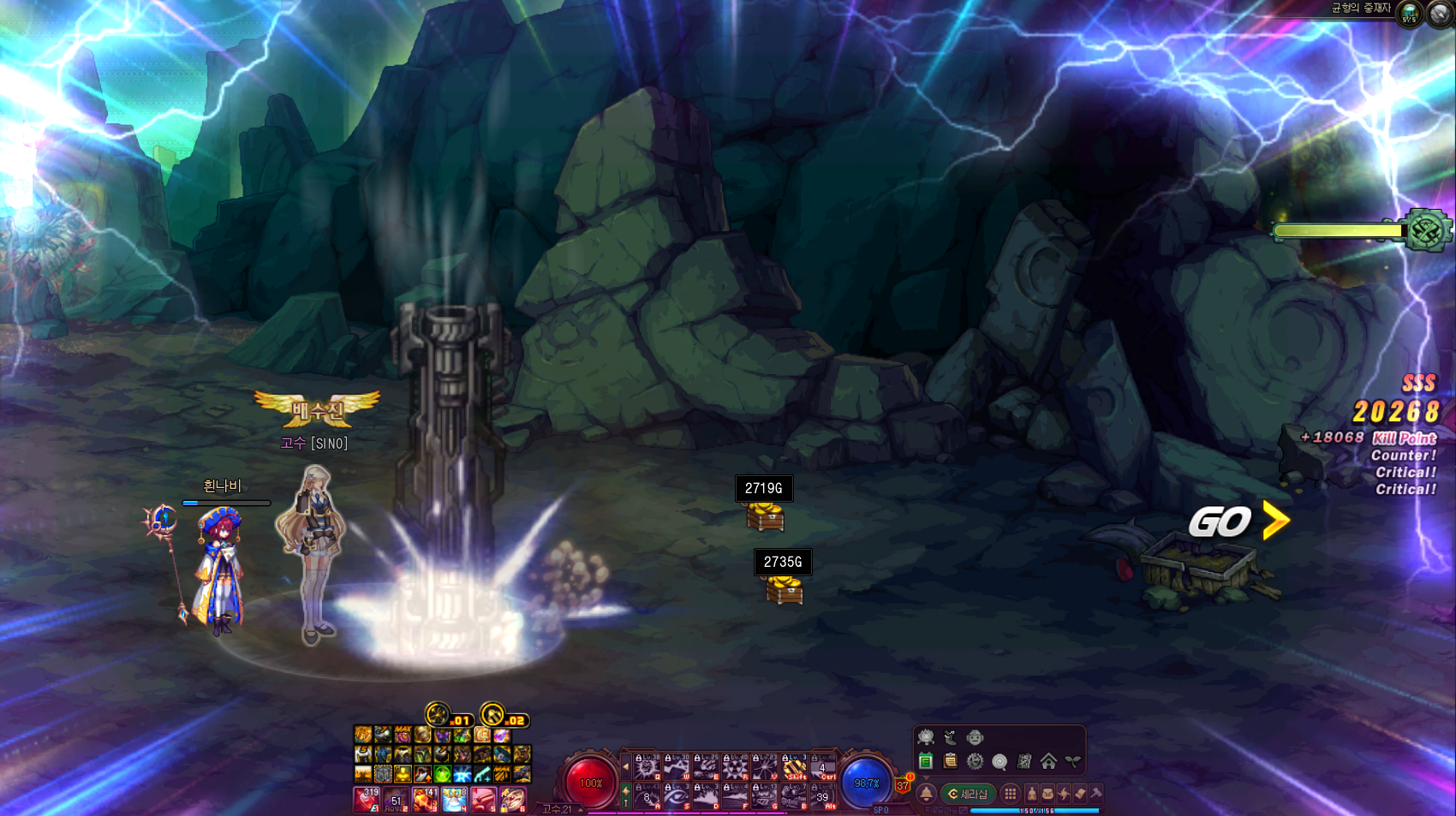Image resolution: width=1456 pixels, height=816 pixels.
Task: Click the 5/5 crystal counter icon
Action: [x=1409, y=14]
